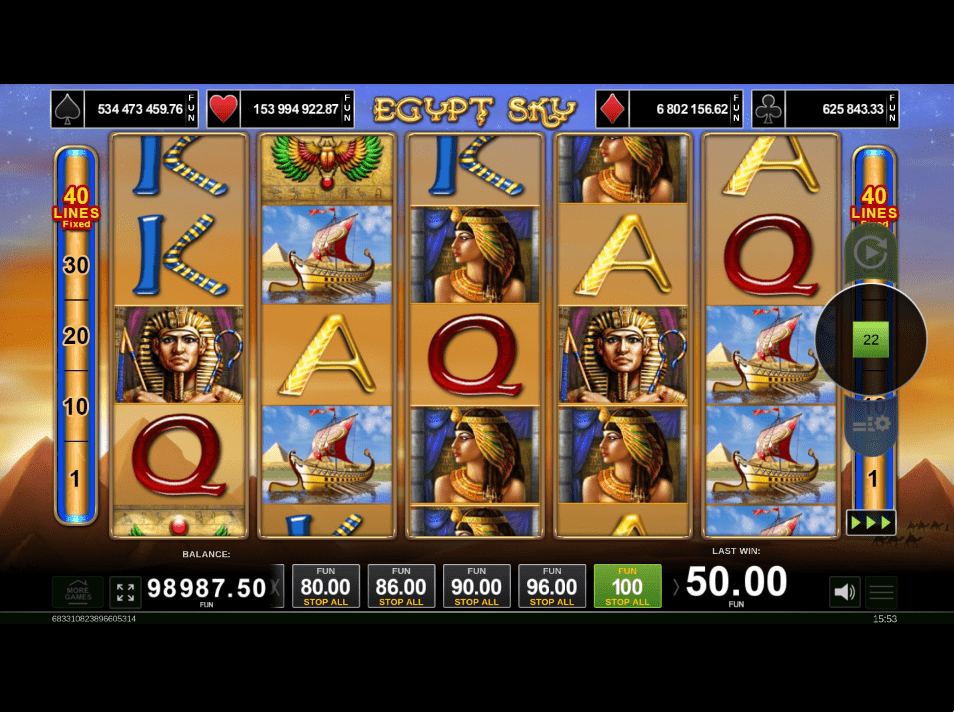Viewport: 954px width, 712px height.
Task: Select the clubs jackpot panel
Action: [x=825, y=109]
